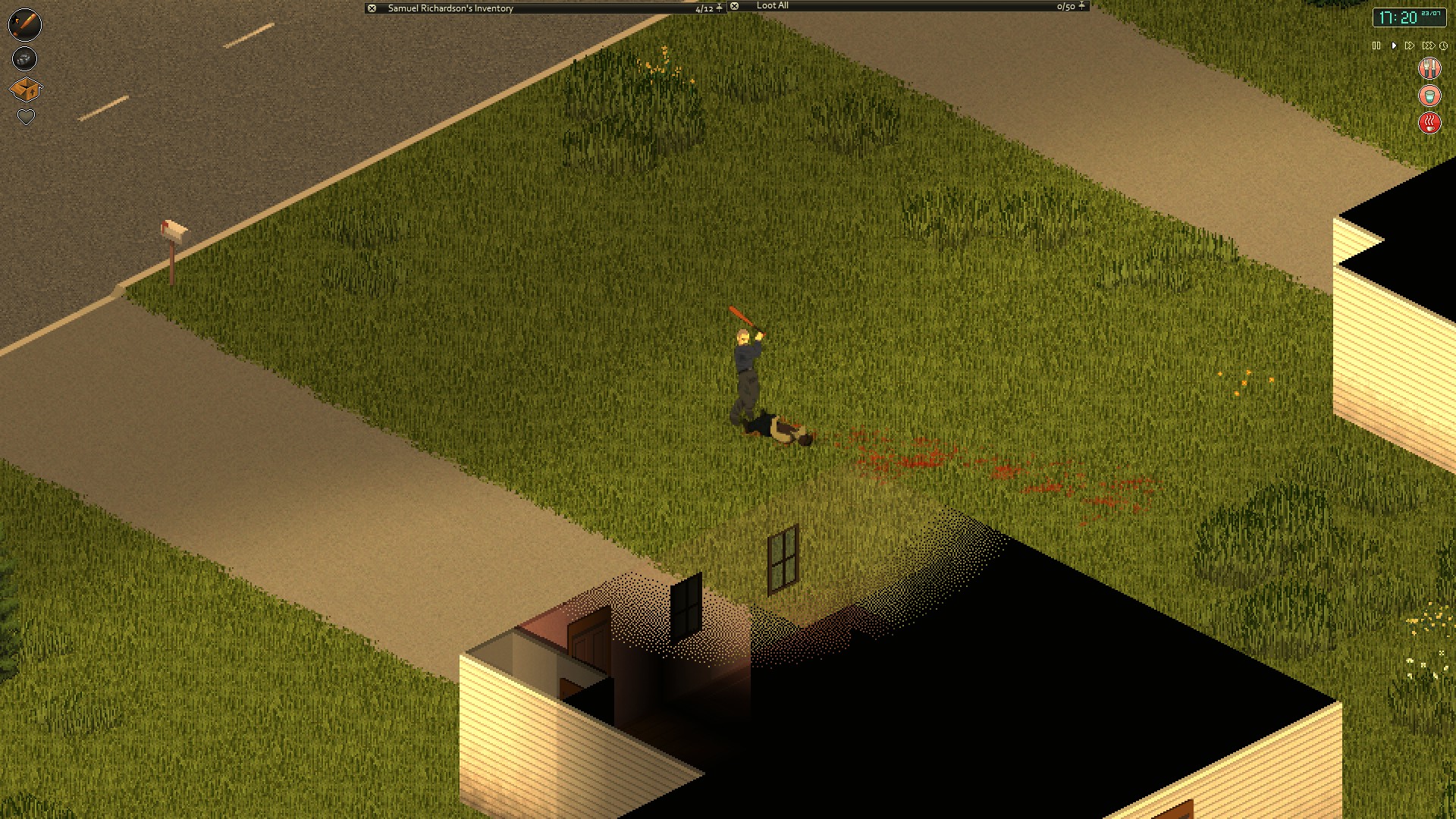
Task: Activate fastest triple-chevron speed control
Action: click(x=1429, y=45)
